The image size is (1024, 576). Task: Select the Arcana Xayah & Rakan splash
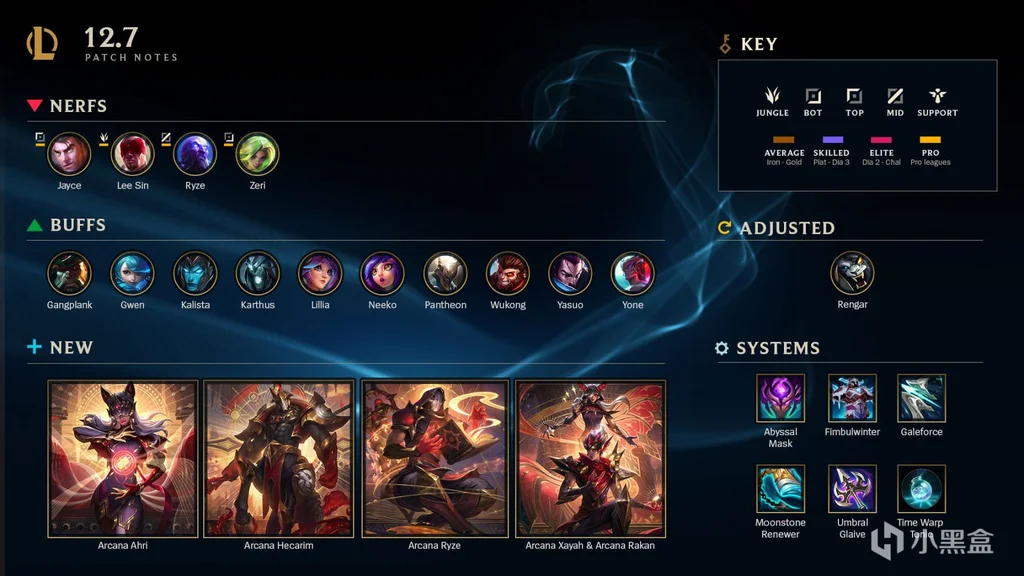pyautogui.click(x=591, y=458)
